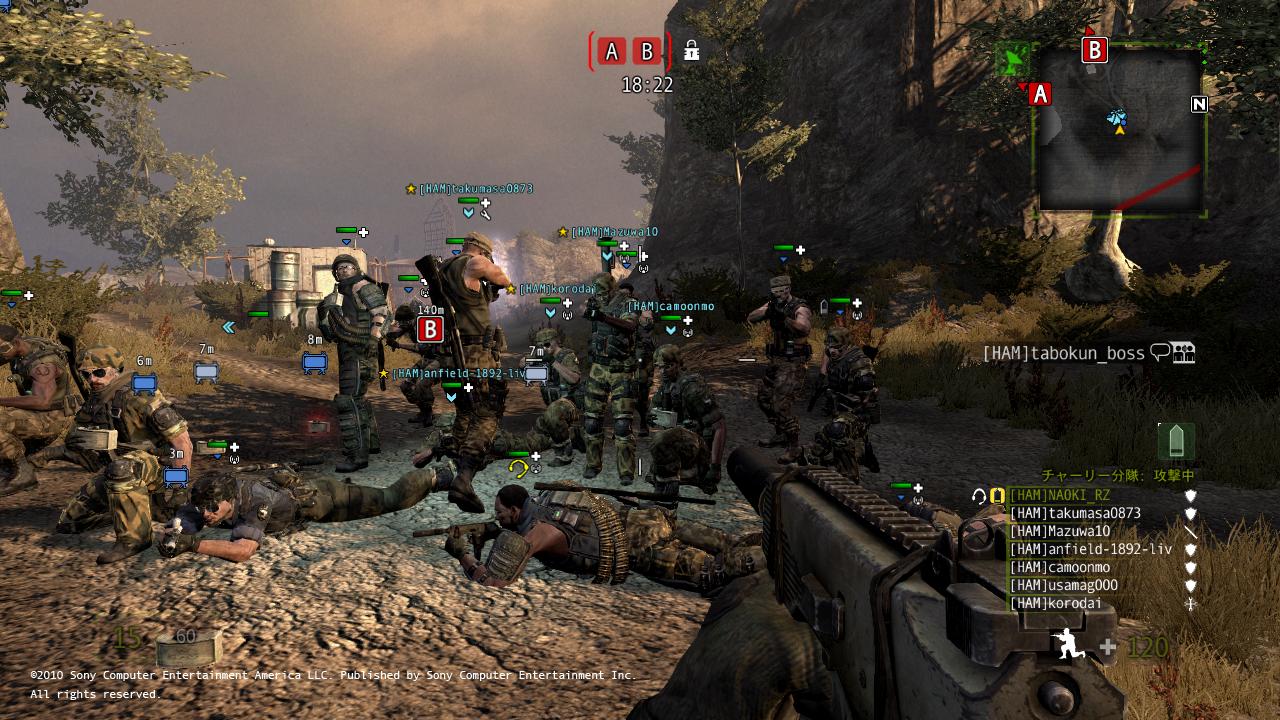
Task: Select the 140m B objective waypoint marker
Action: 430,329
